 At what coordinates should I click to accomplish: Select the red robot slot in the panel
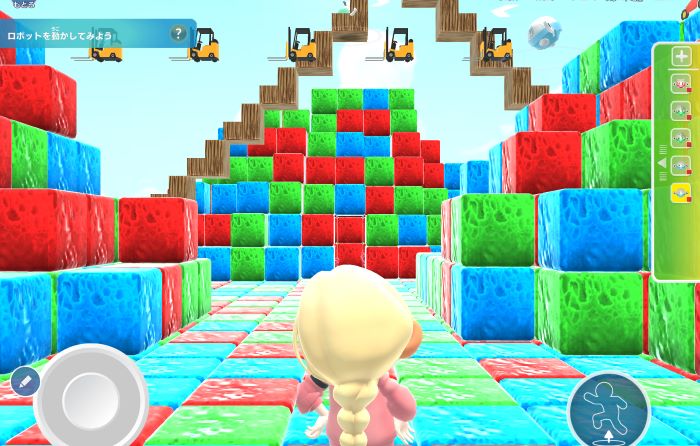681,84
